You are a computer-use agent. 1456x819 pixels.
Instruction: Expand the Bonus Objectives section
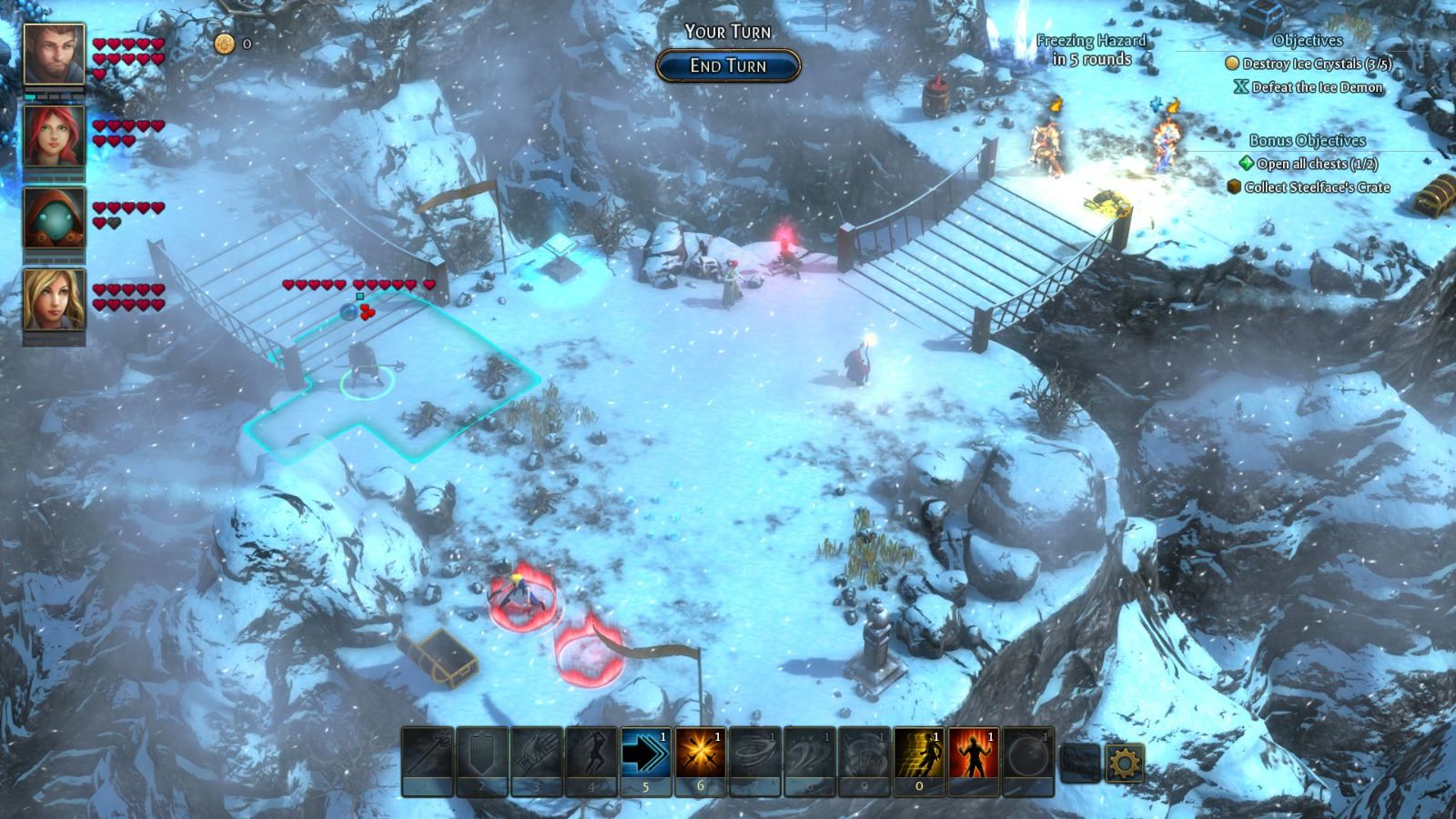click(x=1308, y=139)
